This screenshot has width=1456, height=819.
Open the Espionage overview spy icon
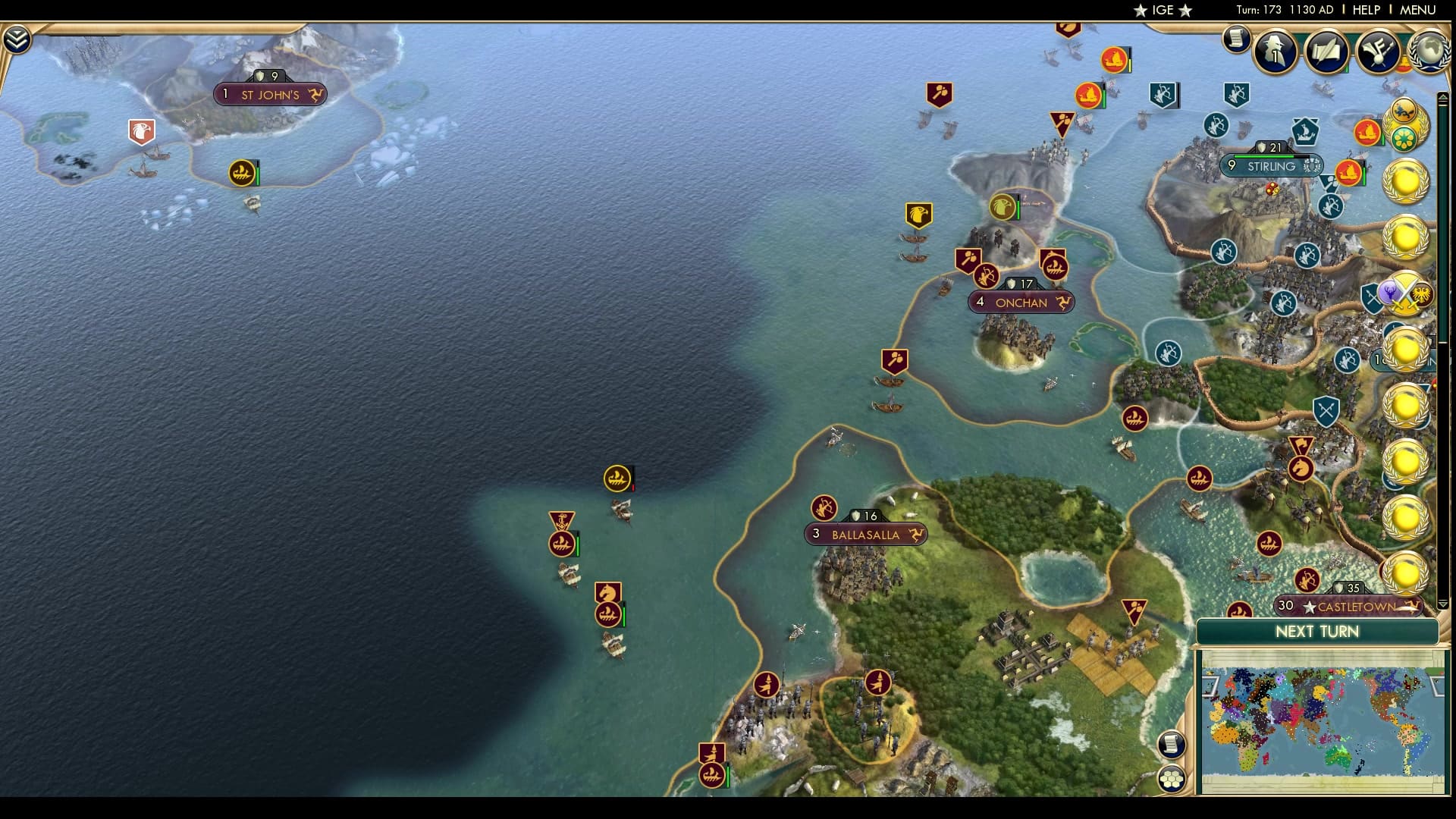pos(1274,52)
